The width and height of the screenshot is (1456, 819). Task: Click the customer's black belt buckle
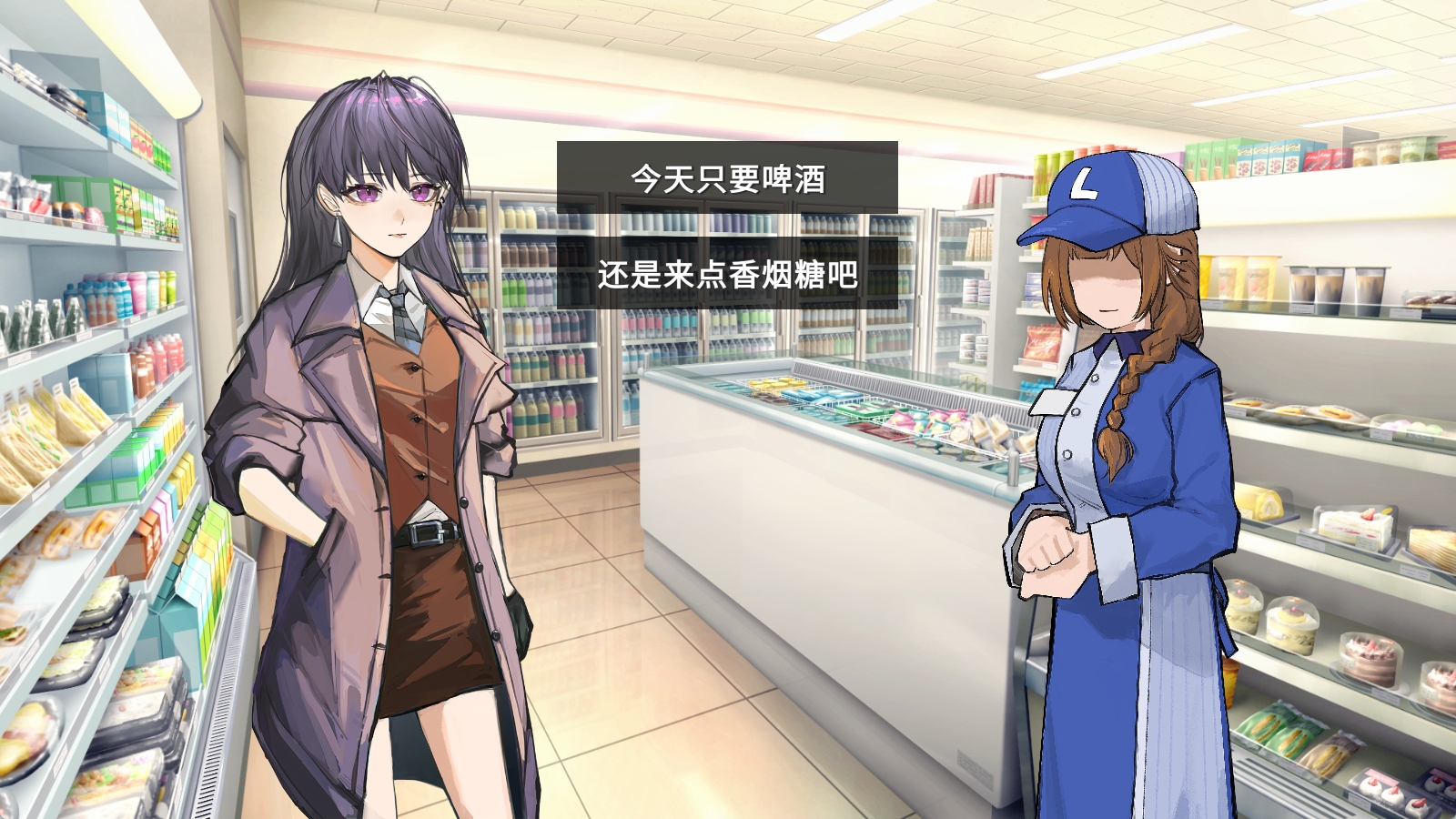point(428,532)
